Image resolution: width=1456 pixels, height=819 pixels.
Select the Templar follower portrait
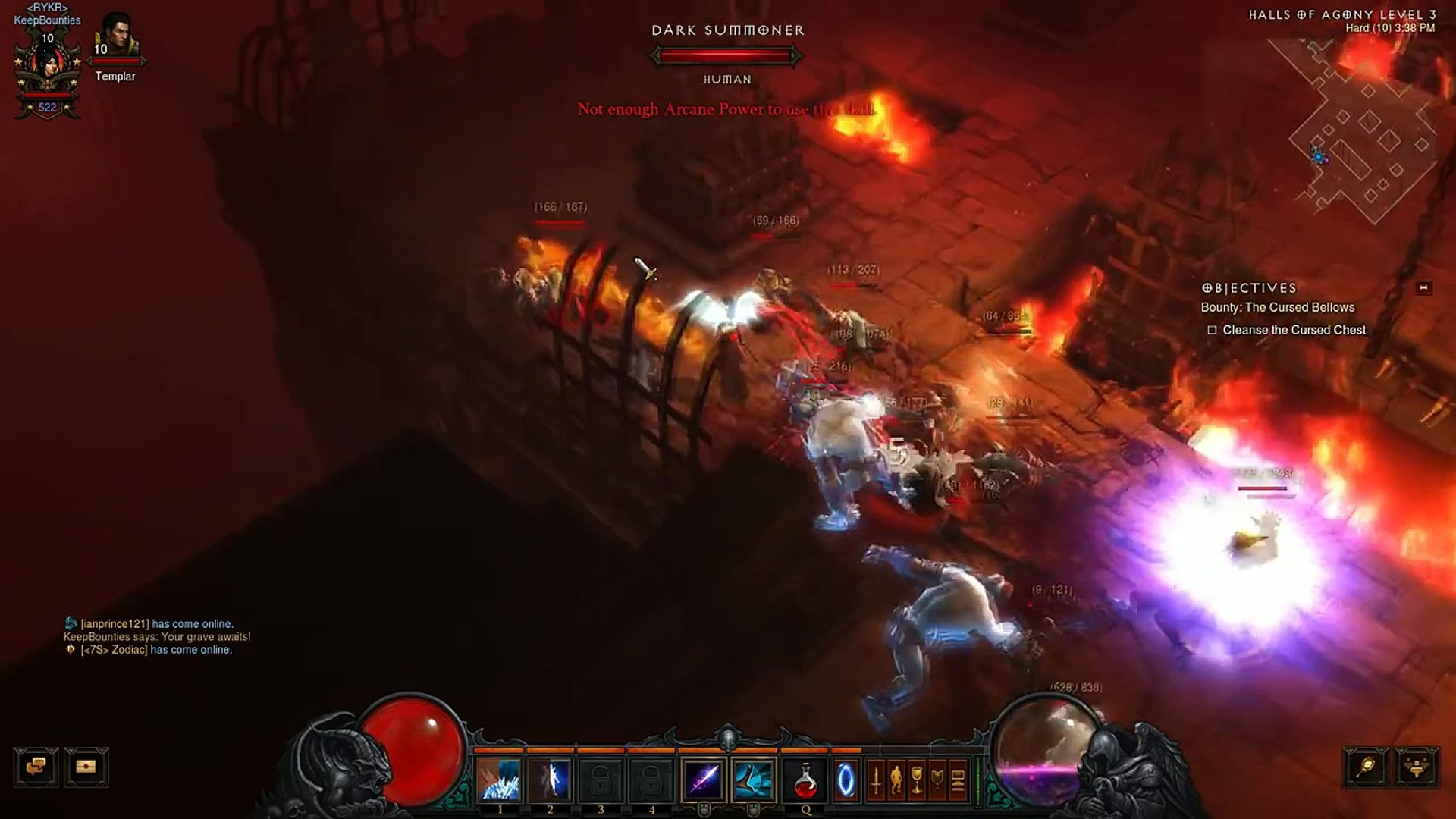[x=116, y=38]
